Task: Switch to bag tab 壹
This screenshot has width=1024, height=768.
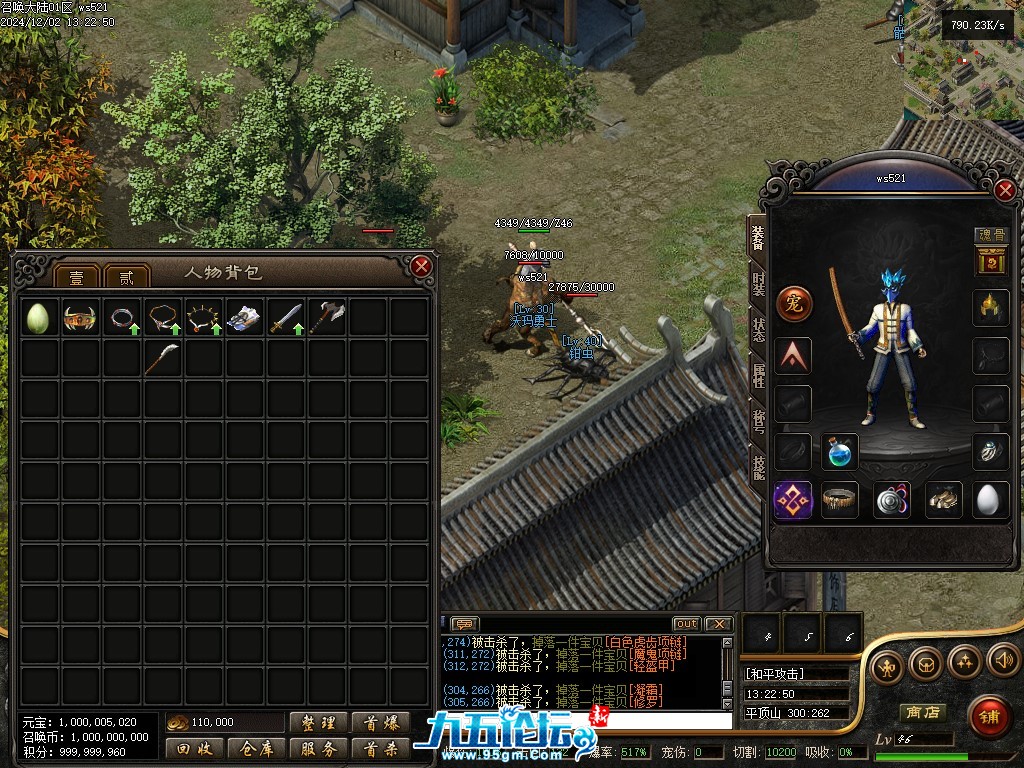Action: [x=76, y=277]
